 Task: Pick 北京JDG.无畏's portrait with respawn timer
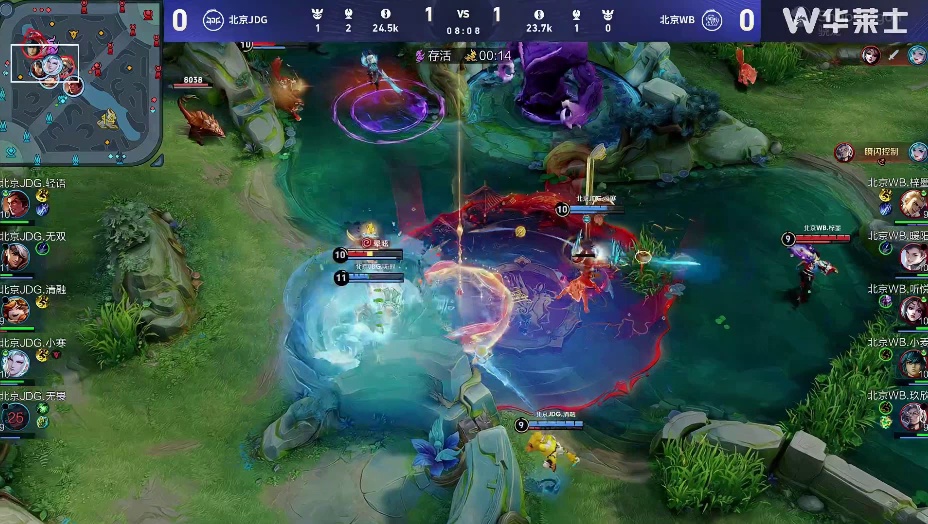[15, 416]
